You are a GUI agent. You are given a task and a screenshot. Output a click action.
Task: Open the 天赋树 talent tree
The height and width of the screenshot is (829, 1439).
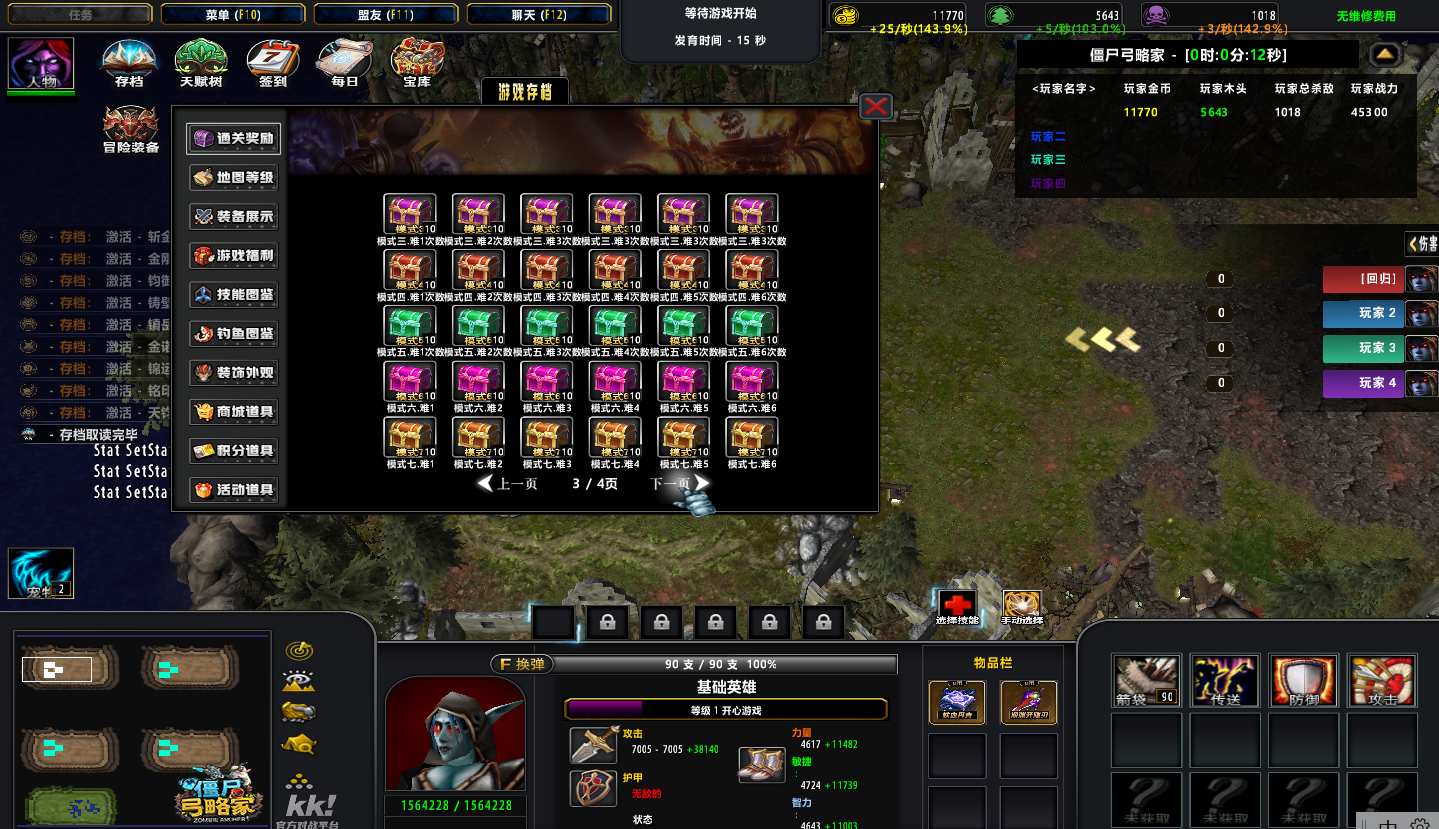pos(201,62)
